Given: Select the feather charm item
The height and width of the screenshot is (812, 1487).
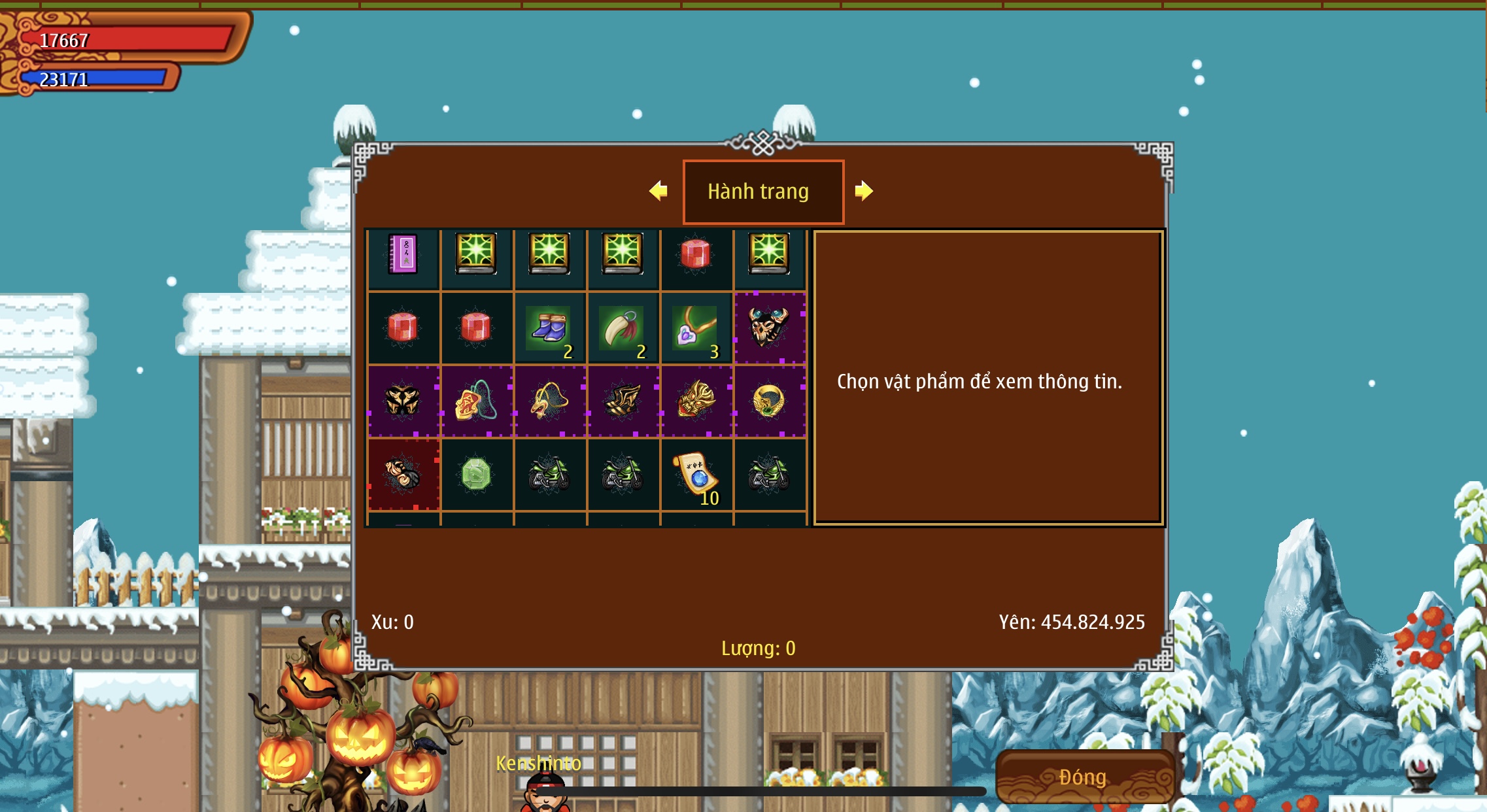Looking at the screenshot, I should 623,328.
